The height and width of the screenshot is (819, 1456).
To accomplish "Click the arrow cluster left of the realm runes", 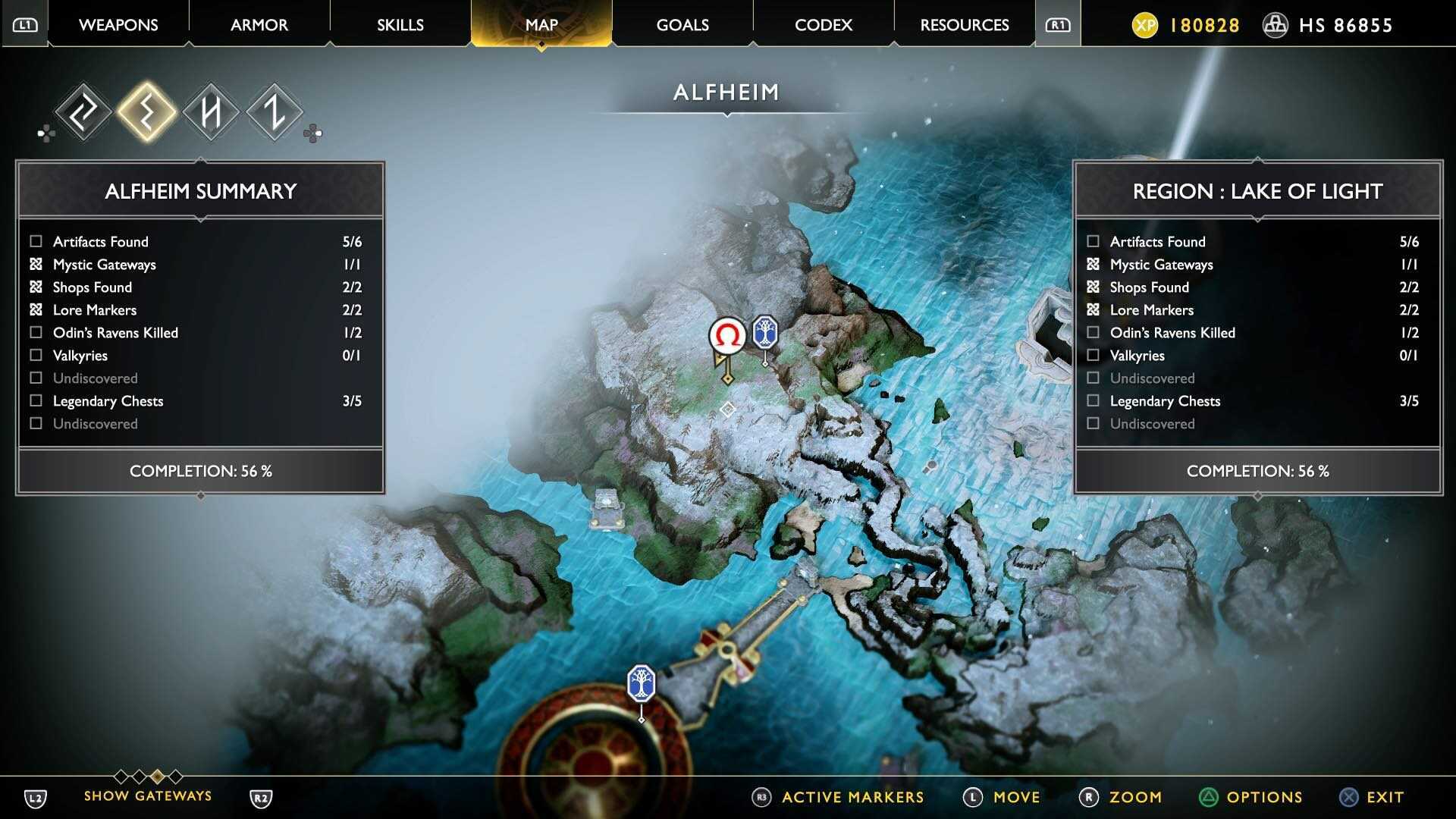I will pos(47,132).
